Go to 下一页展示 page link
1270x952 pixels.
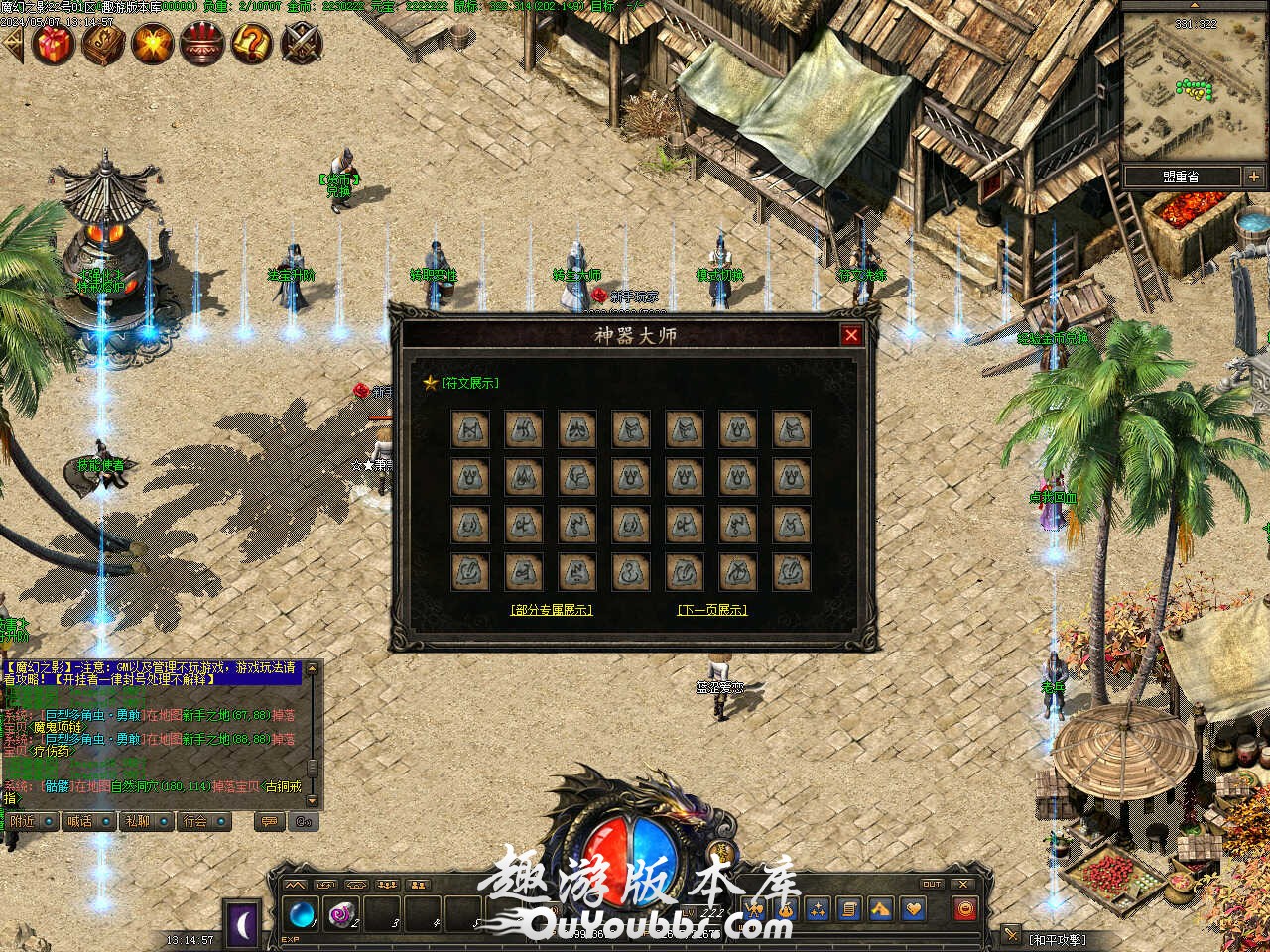pyautogui.click(x=711, y=610)
